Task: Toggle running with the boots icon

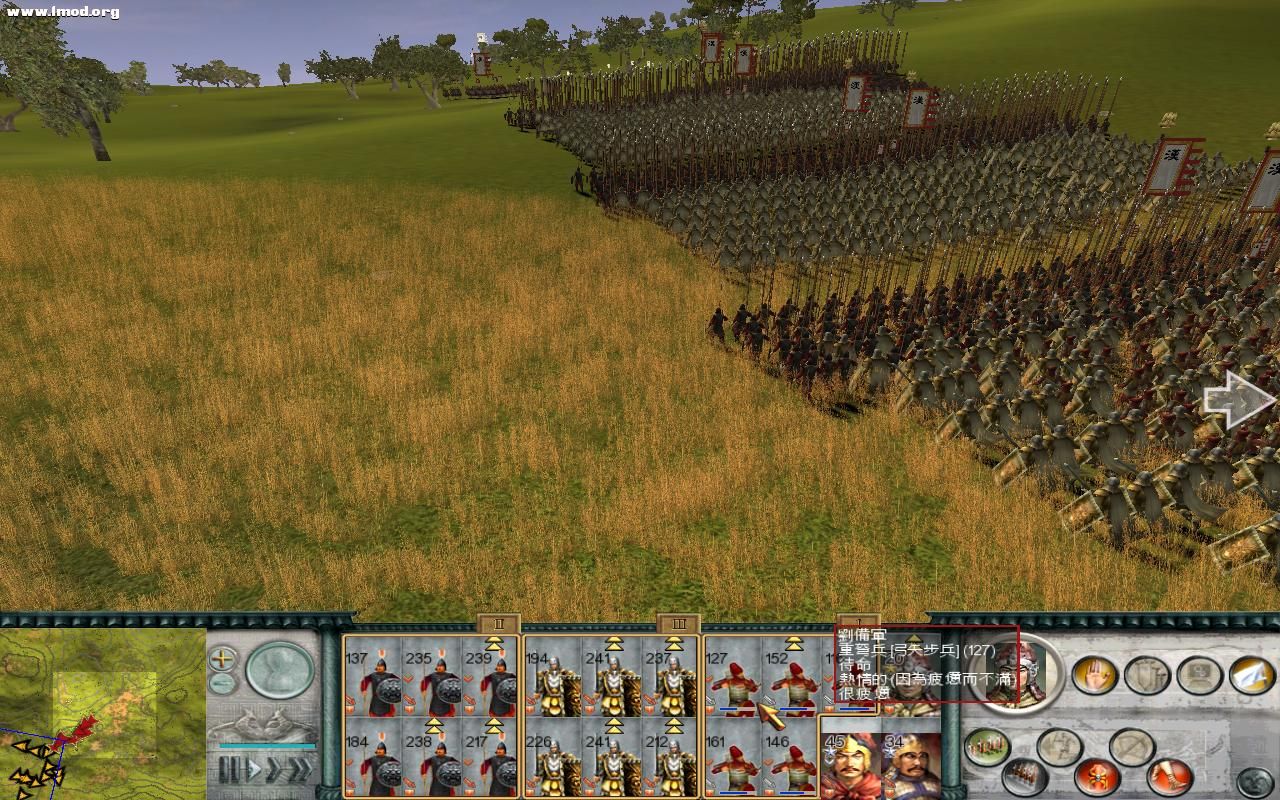Action: pyautogui.click(x=1167, y=775)
